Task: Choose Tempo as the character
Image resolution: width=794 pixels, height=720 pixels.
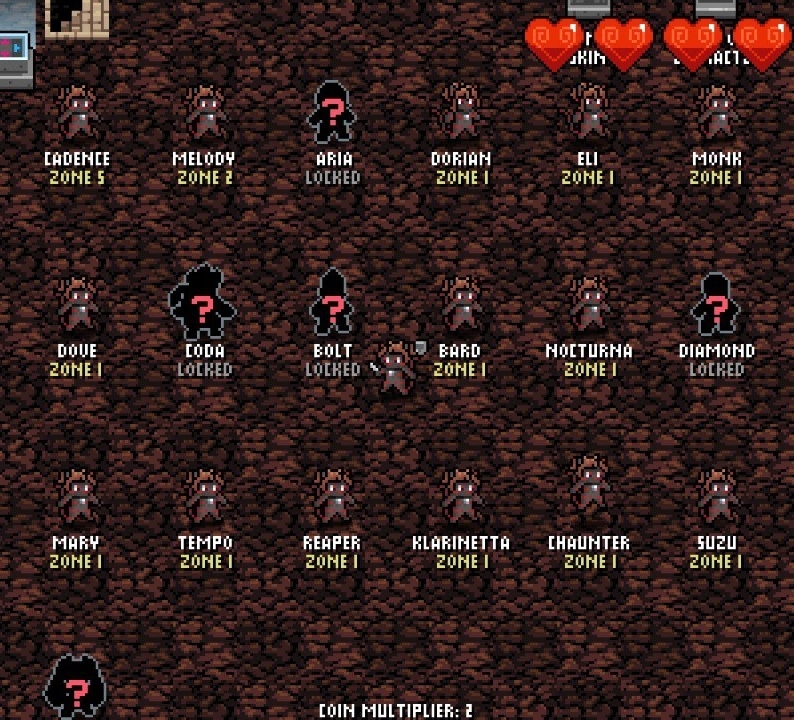Action: 204,497
